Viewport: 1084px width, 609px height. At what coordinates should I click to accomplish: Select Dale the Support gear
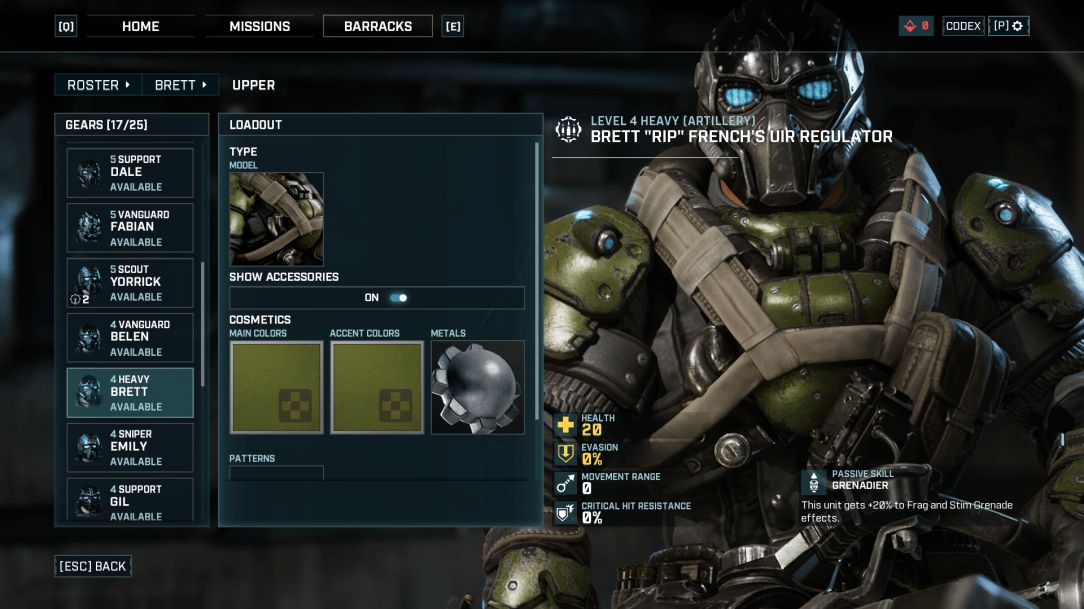point(130,173)
